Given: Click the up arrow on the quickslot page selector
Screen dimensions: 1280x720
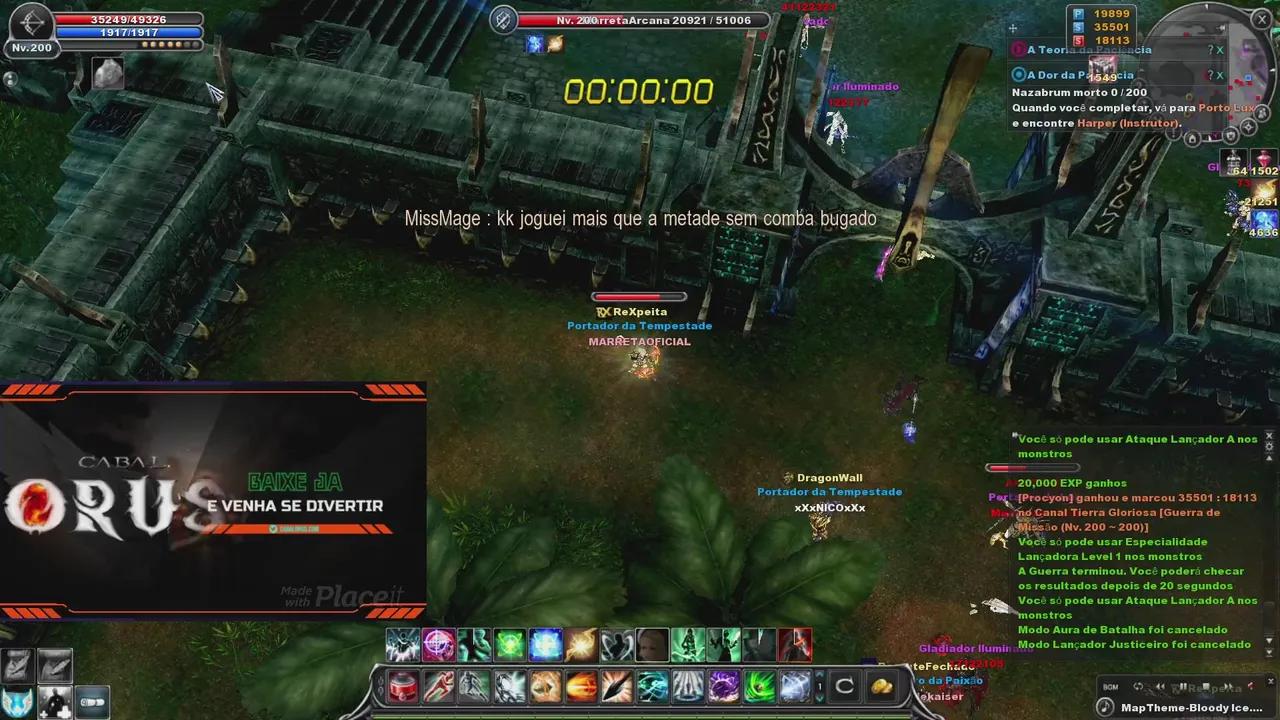Looking at the screenshot, I should [x=818, y=677].
